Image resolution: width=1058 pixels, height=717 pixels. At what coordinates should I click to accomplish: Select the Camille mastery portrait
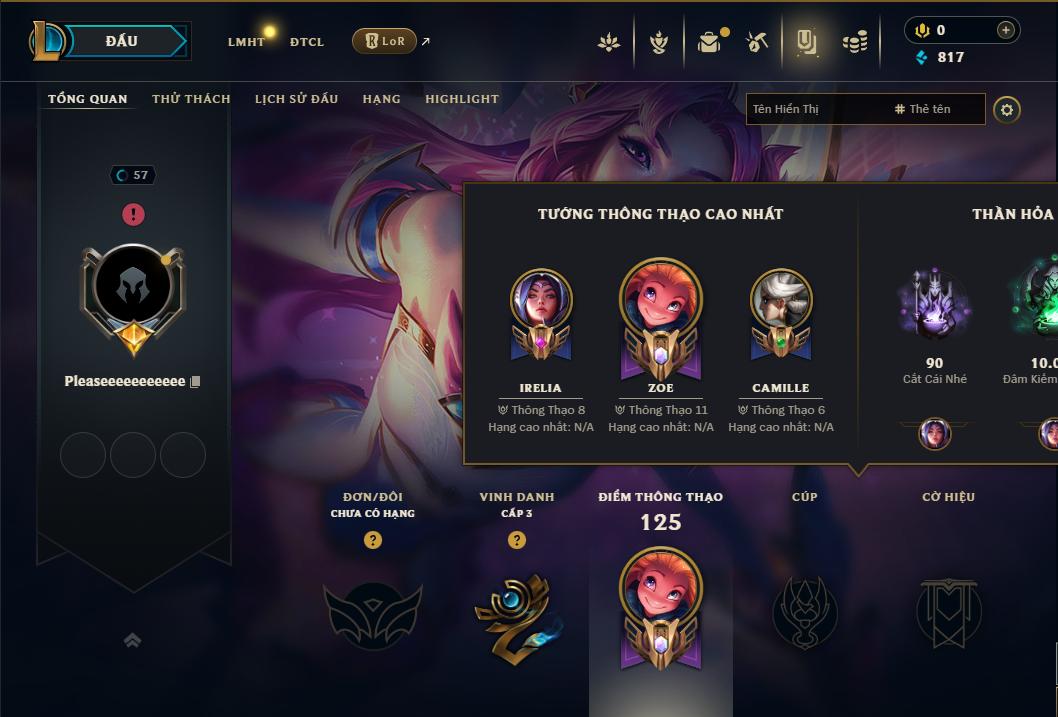pyautogui.click(x=781, y=300)
